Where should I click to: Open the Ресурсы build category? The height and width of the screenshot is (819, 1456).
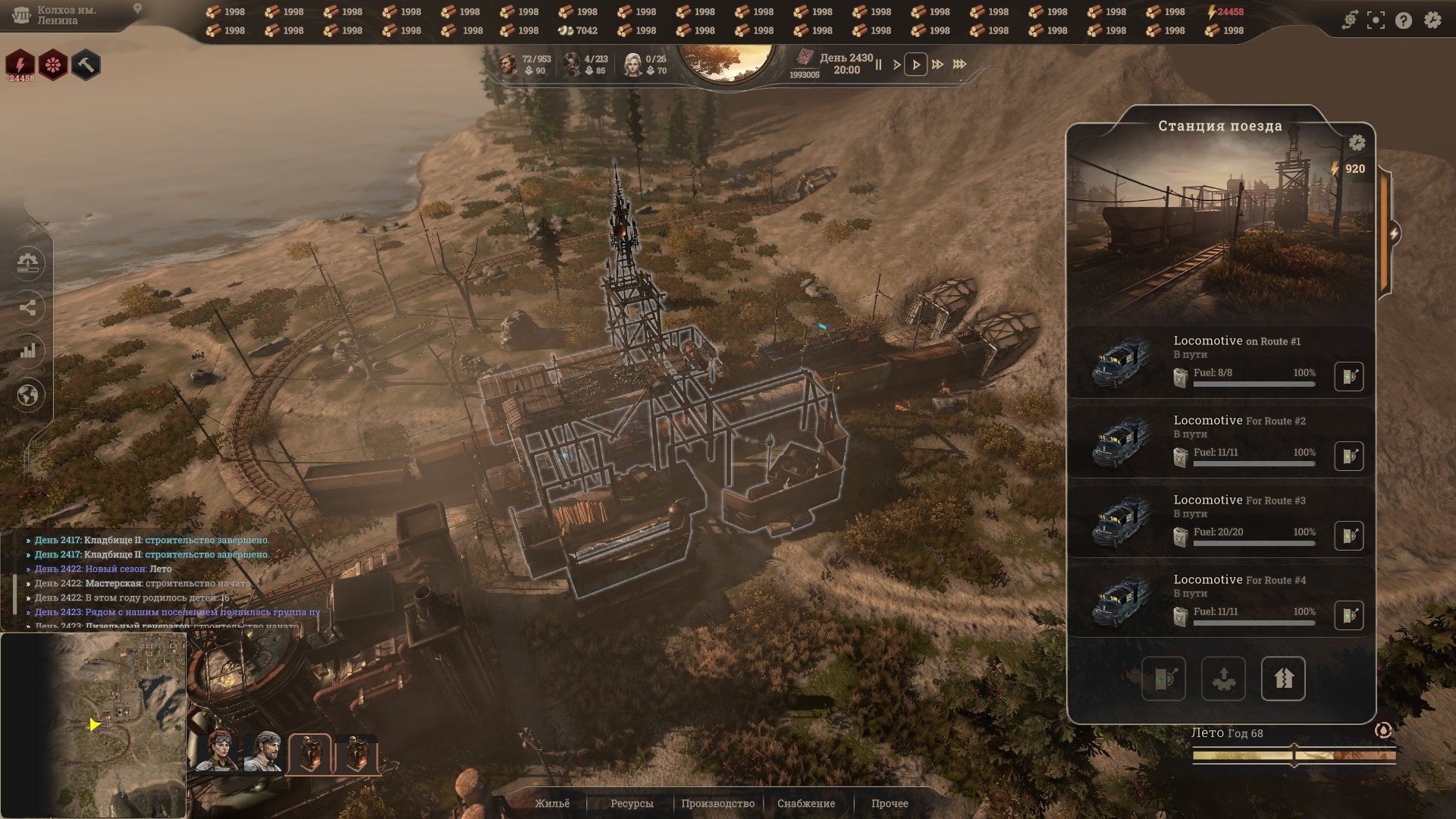tap(632, 803)
